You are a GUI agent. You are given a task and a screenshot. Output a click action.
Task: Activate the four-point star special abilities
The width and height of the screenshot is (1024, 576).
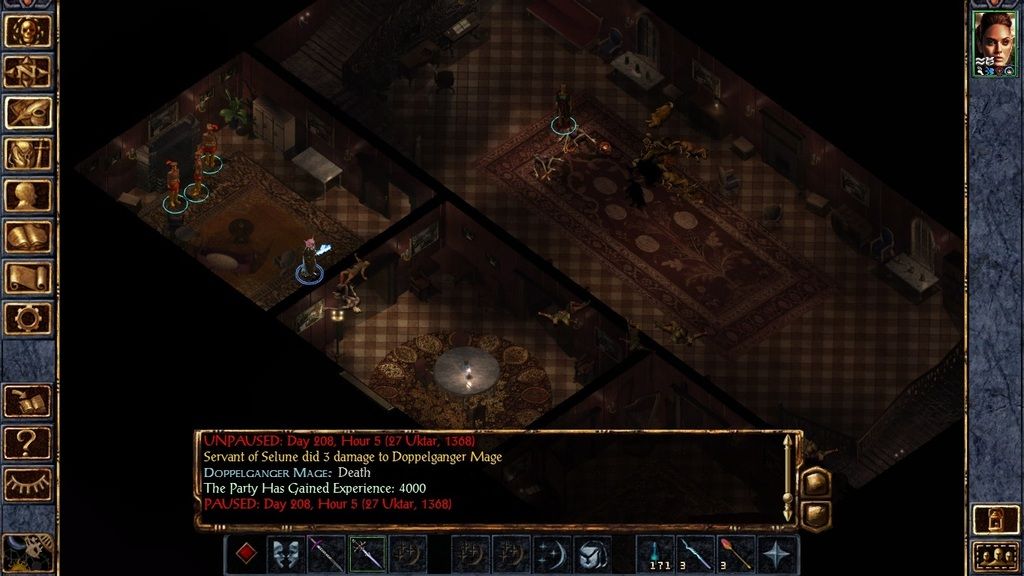(777, 554)
